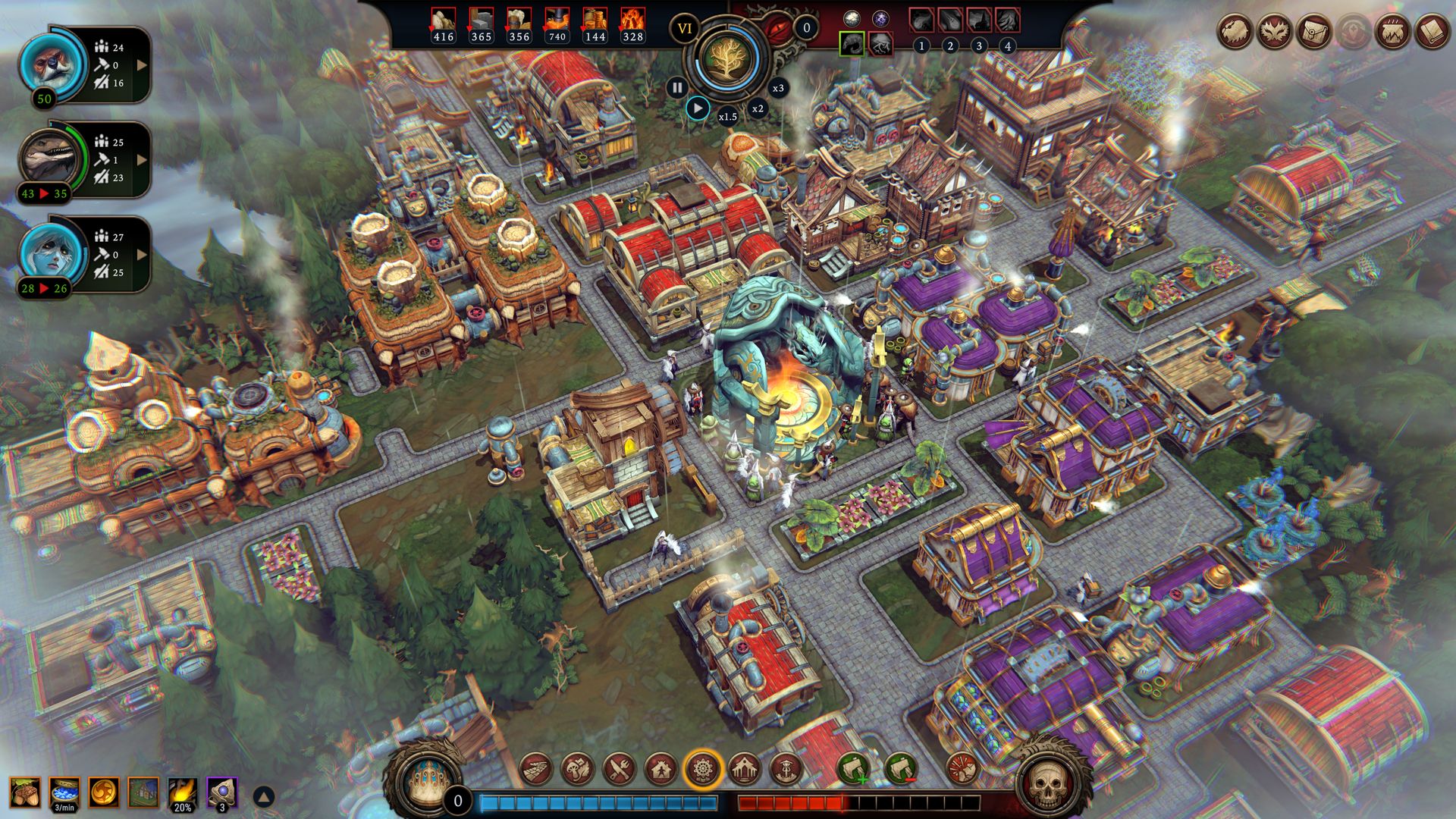This screenshot has width=1456, height=819.
Task: Open the book encyclopedia button
Action: 1432,33
